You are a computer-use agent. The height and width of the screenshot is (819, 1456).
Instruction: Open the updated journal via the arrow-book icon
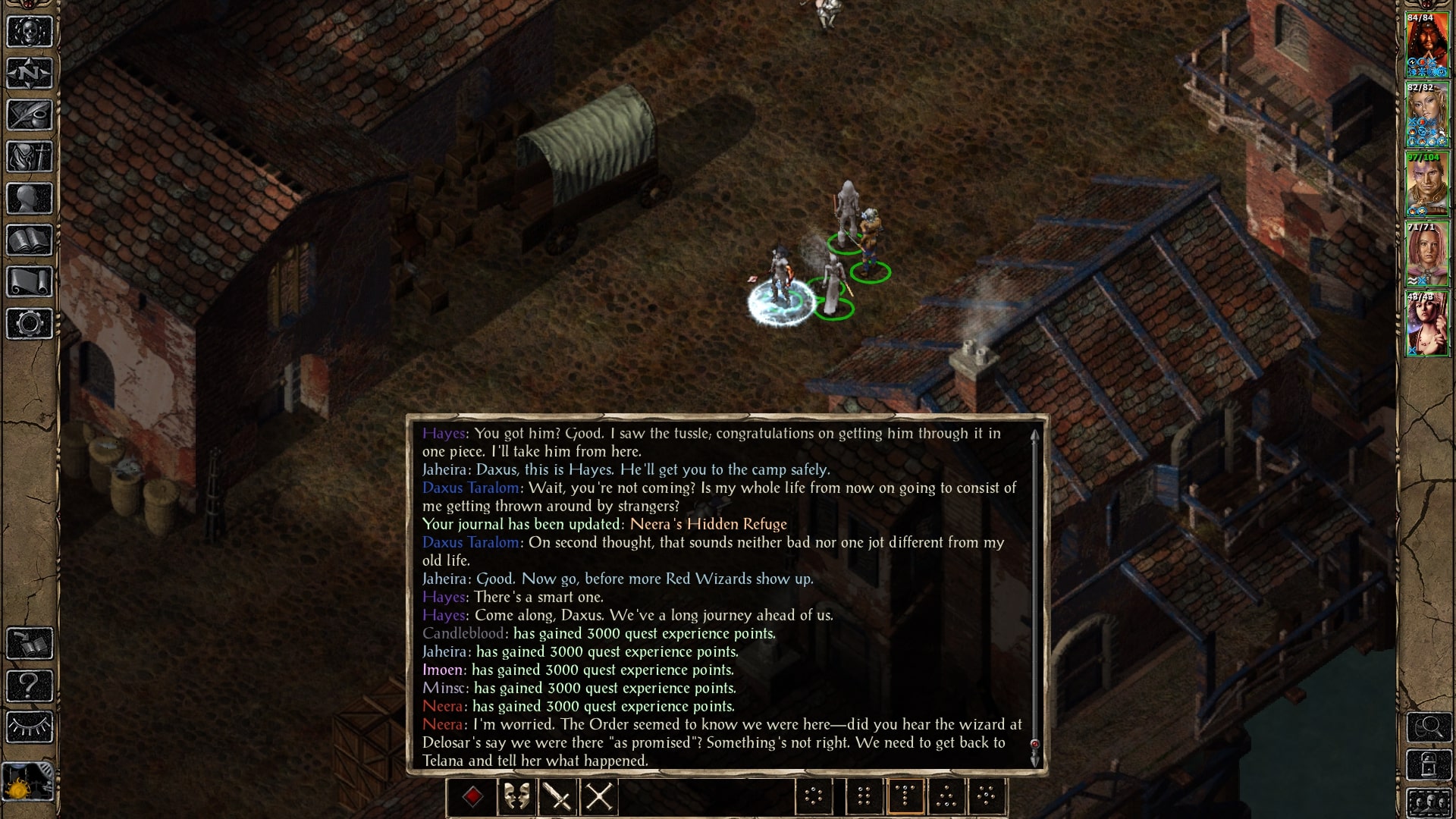click(28, 644)
